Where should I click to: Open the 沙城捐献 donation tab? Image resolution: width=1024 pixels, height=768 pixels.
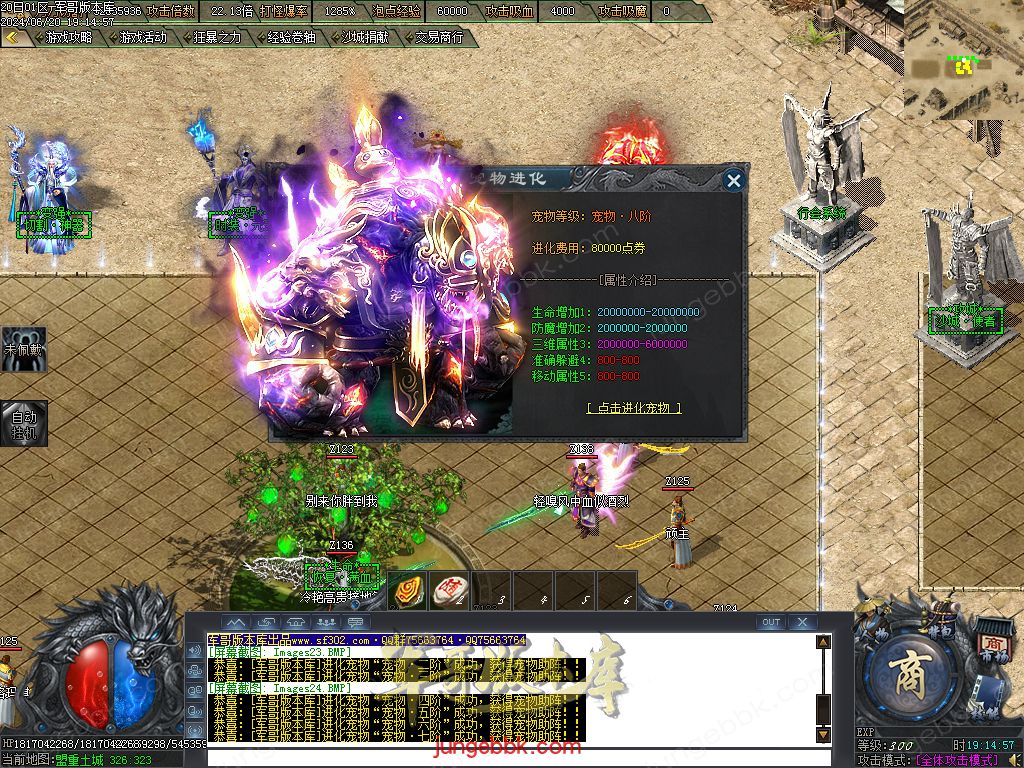365,37
